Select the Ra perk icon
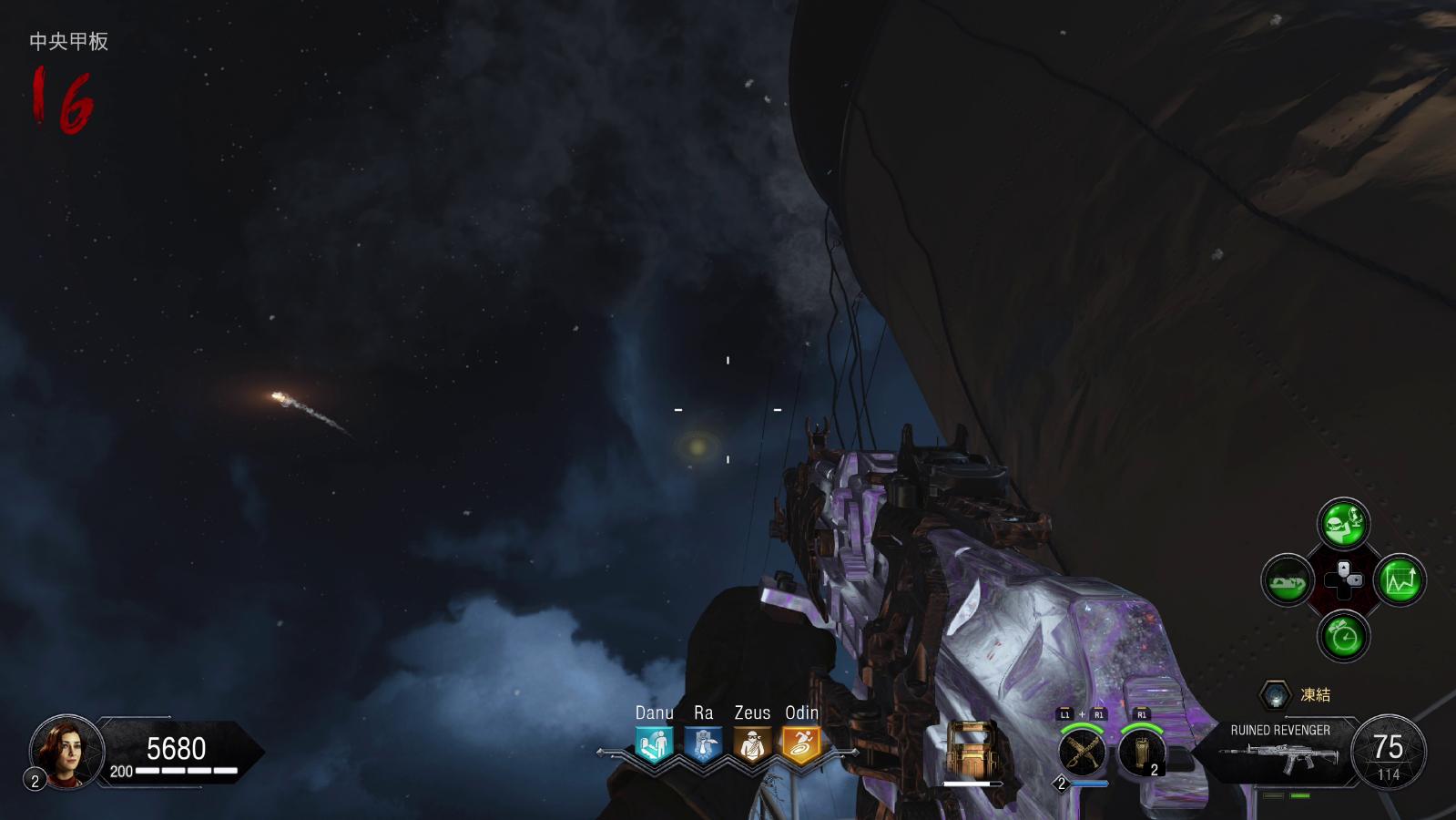1456x820 pixels. point(703,745)
